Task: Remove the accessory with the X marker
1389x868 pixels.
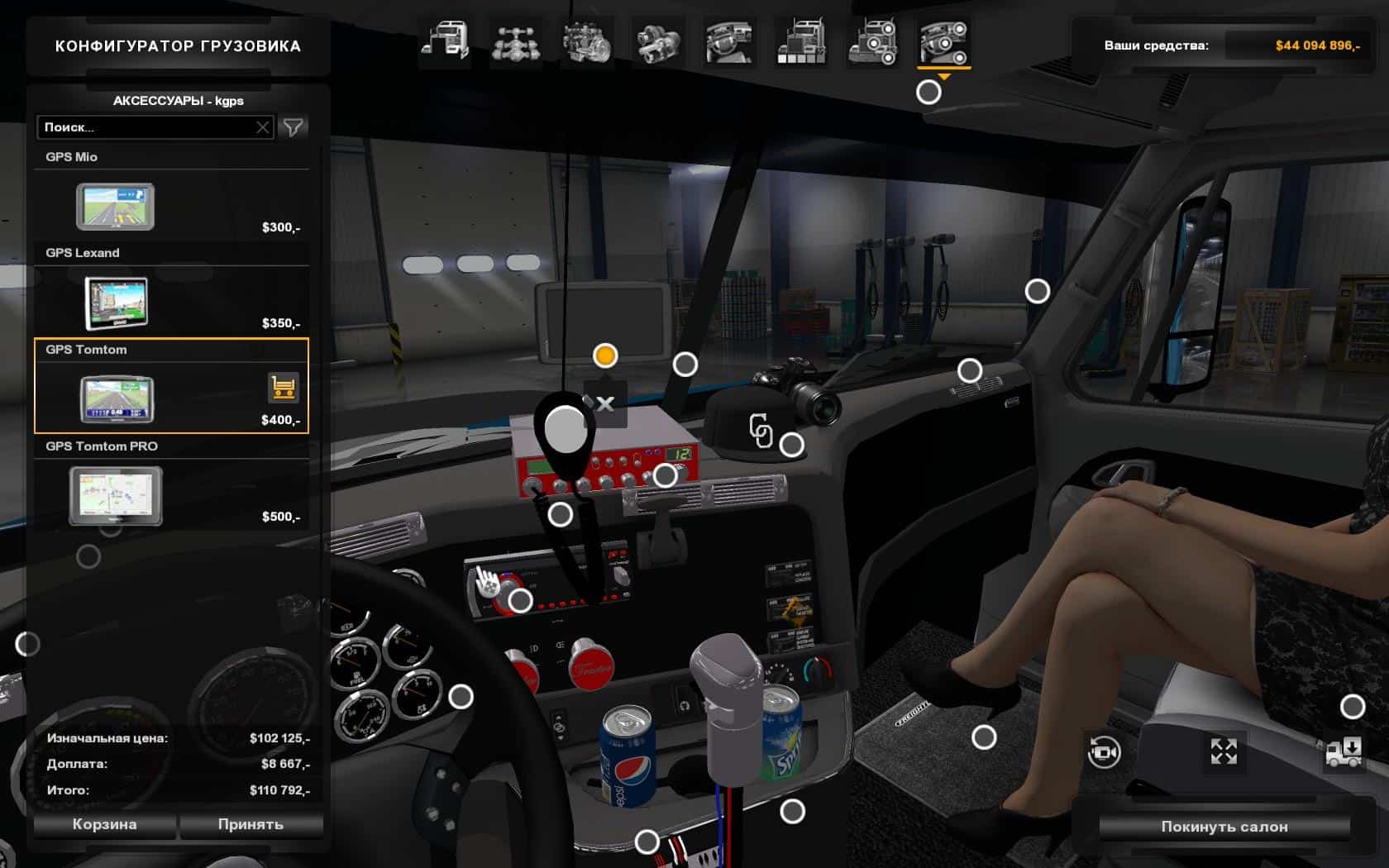Action: click(604, 403)
